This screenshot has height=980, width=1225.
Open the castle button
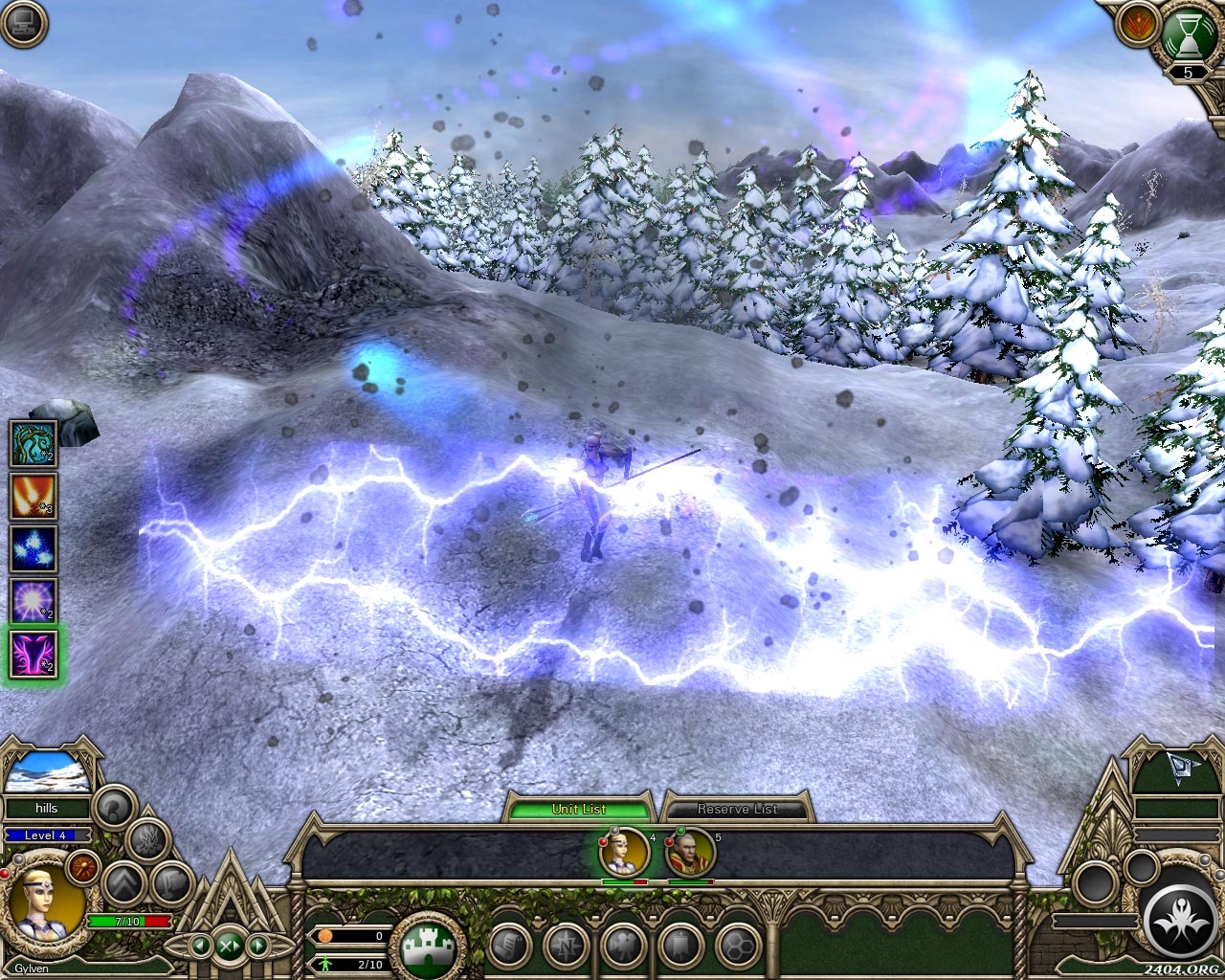[x=428, y=947]
